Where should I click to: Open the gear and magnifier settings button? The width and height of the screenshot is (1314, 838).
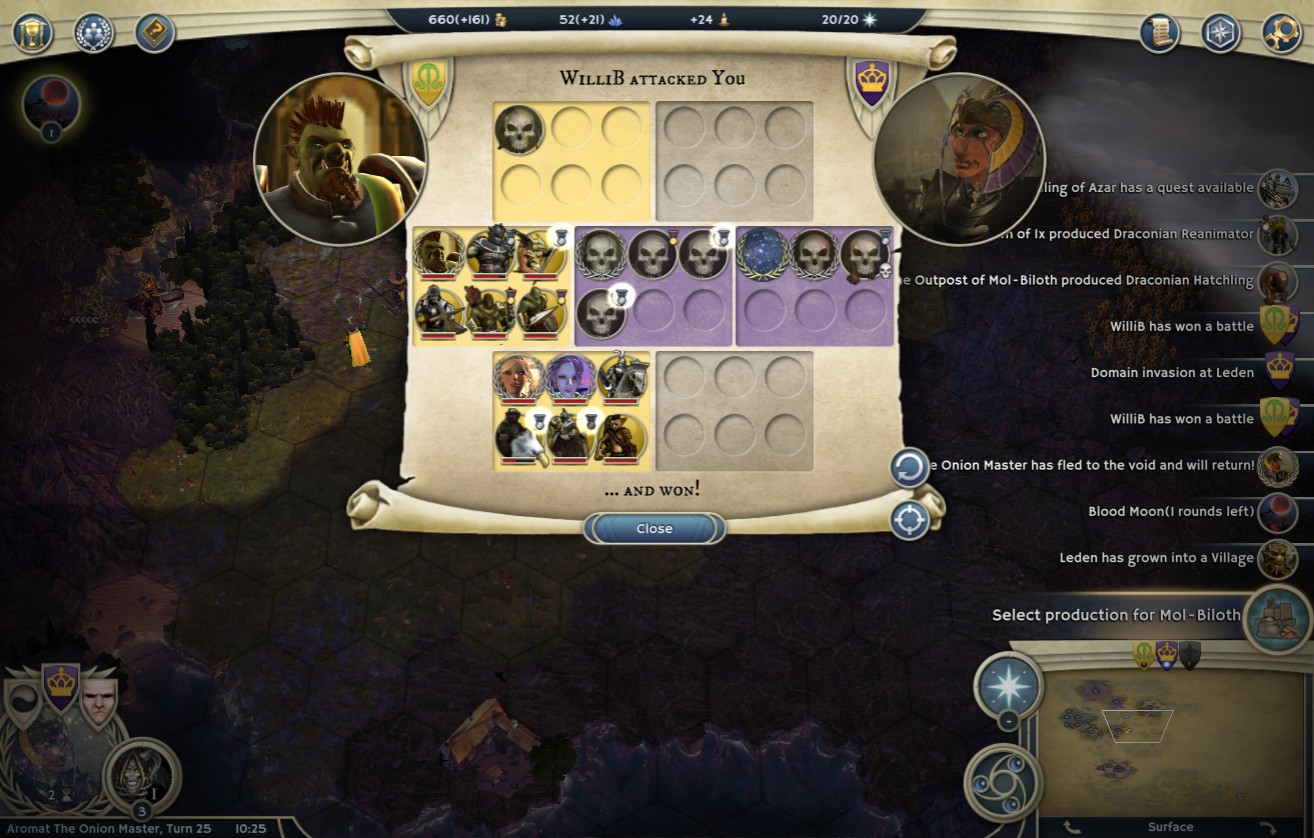pos(1281,33)
